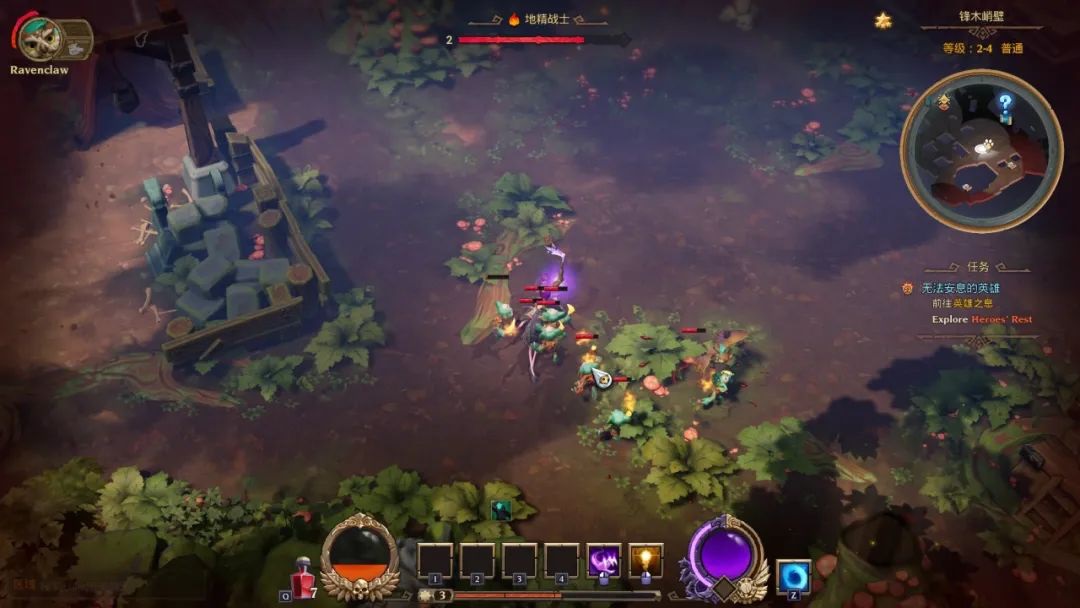The image size is (1080, 608).
Task: Activate the purple slash skill
Action: 603,561
